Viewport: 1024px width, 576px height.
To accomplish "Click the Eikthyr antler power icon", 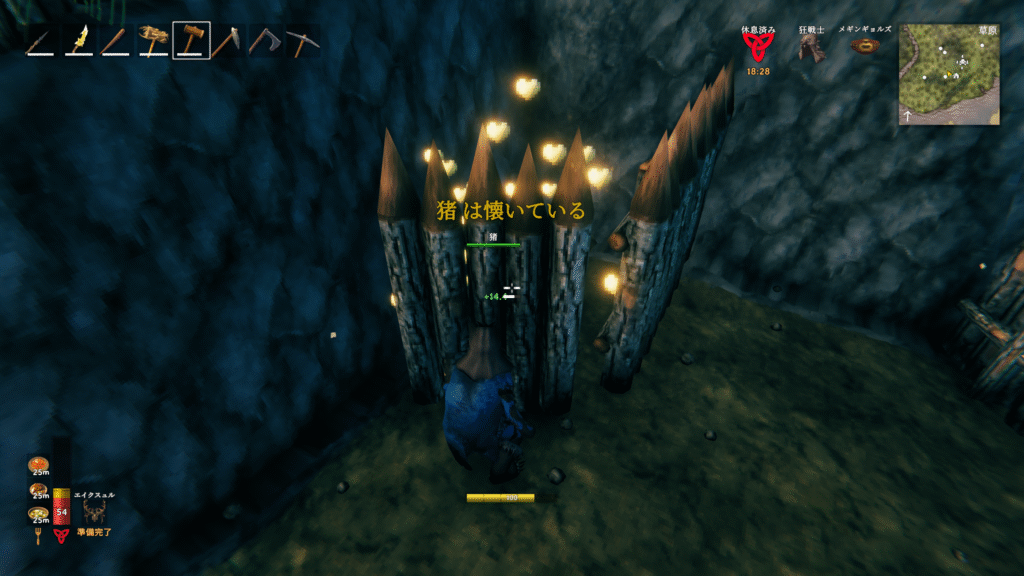I will [96, 512].
